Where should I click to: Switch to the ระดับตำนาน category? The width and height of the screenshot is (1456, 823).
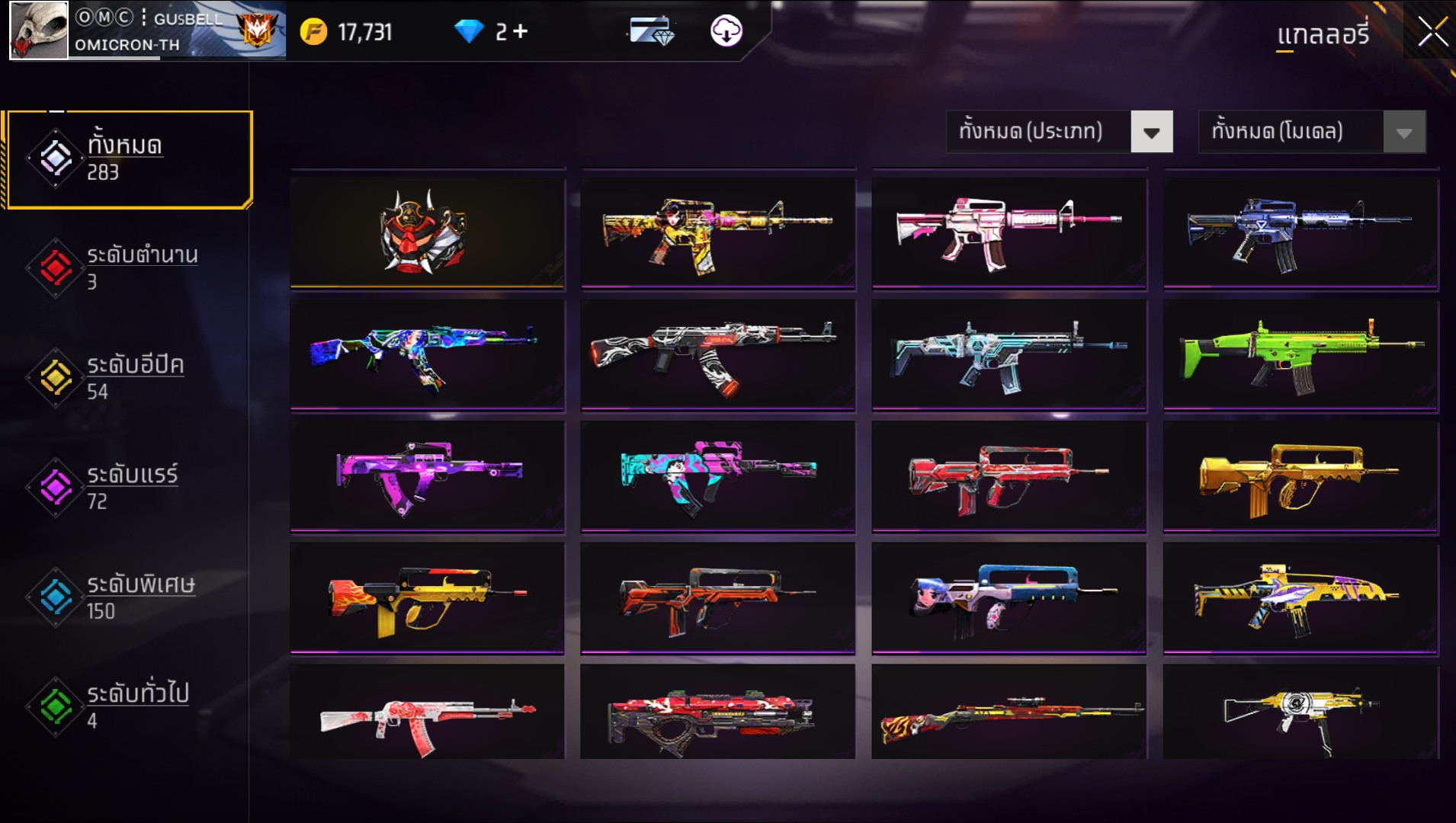tap(130, 268)
